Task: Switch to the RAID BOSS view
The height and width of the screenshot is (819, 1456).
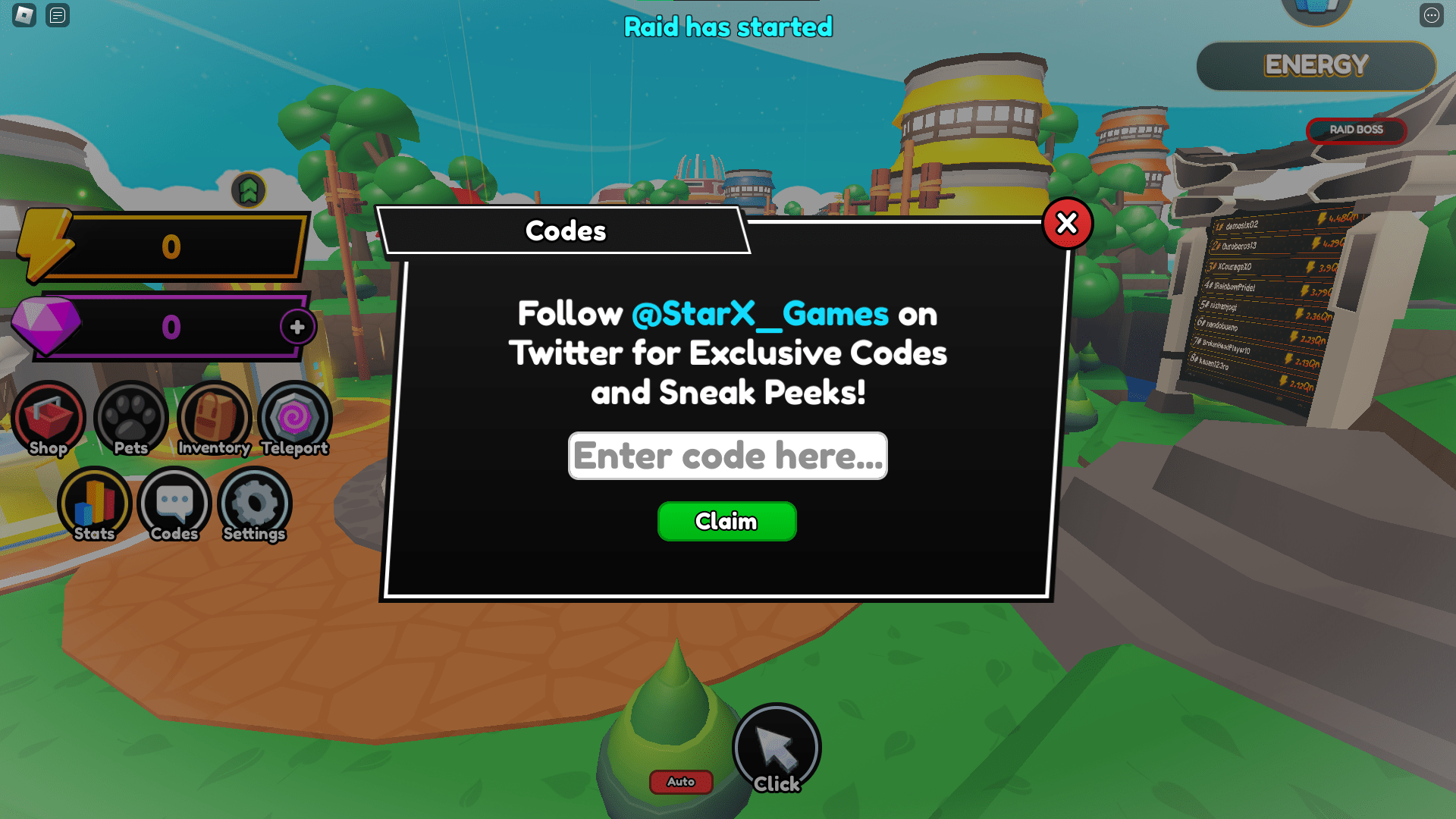Action: (x=1356, y=130)
